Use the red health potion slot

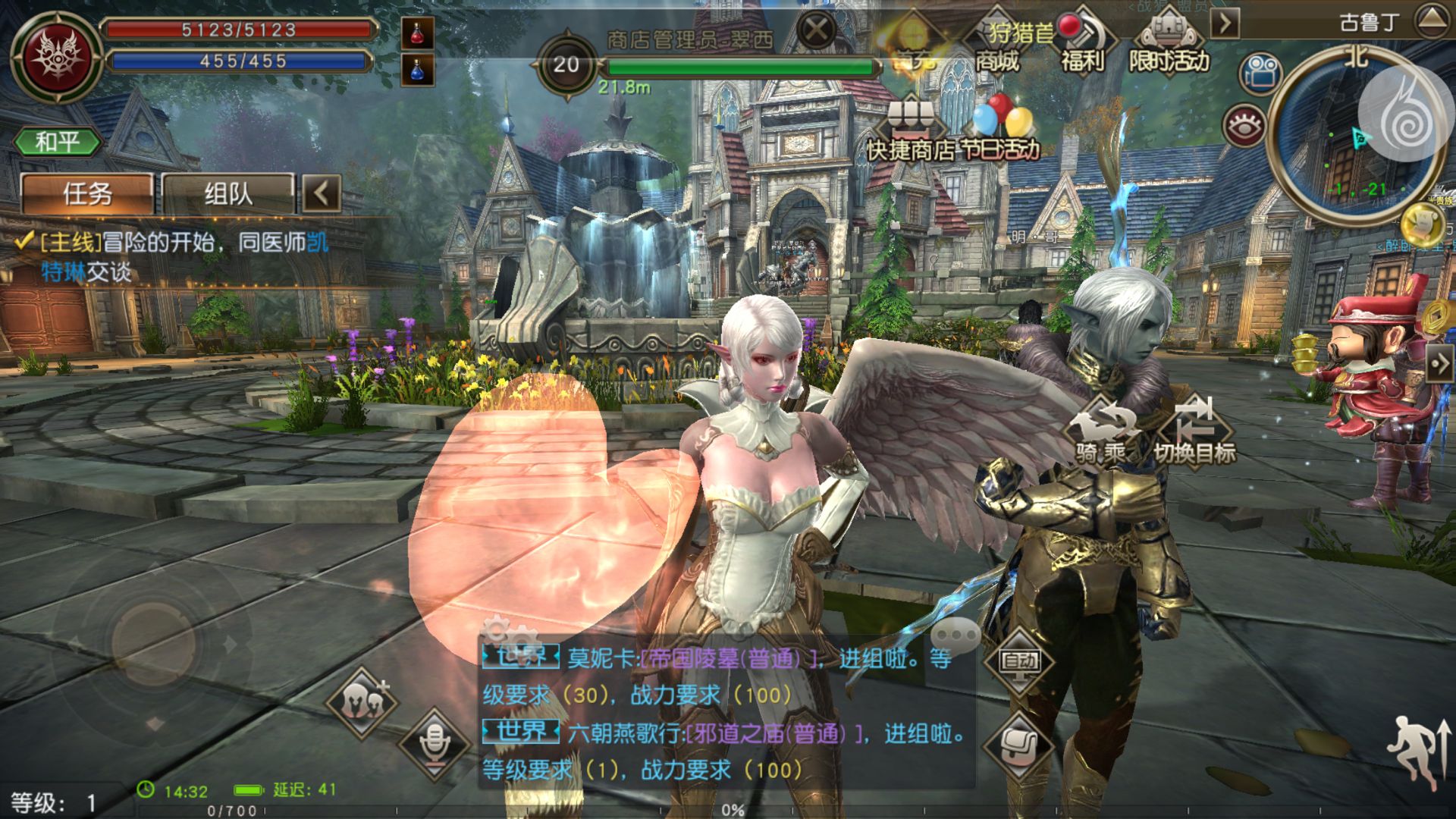417,33
